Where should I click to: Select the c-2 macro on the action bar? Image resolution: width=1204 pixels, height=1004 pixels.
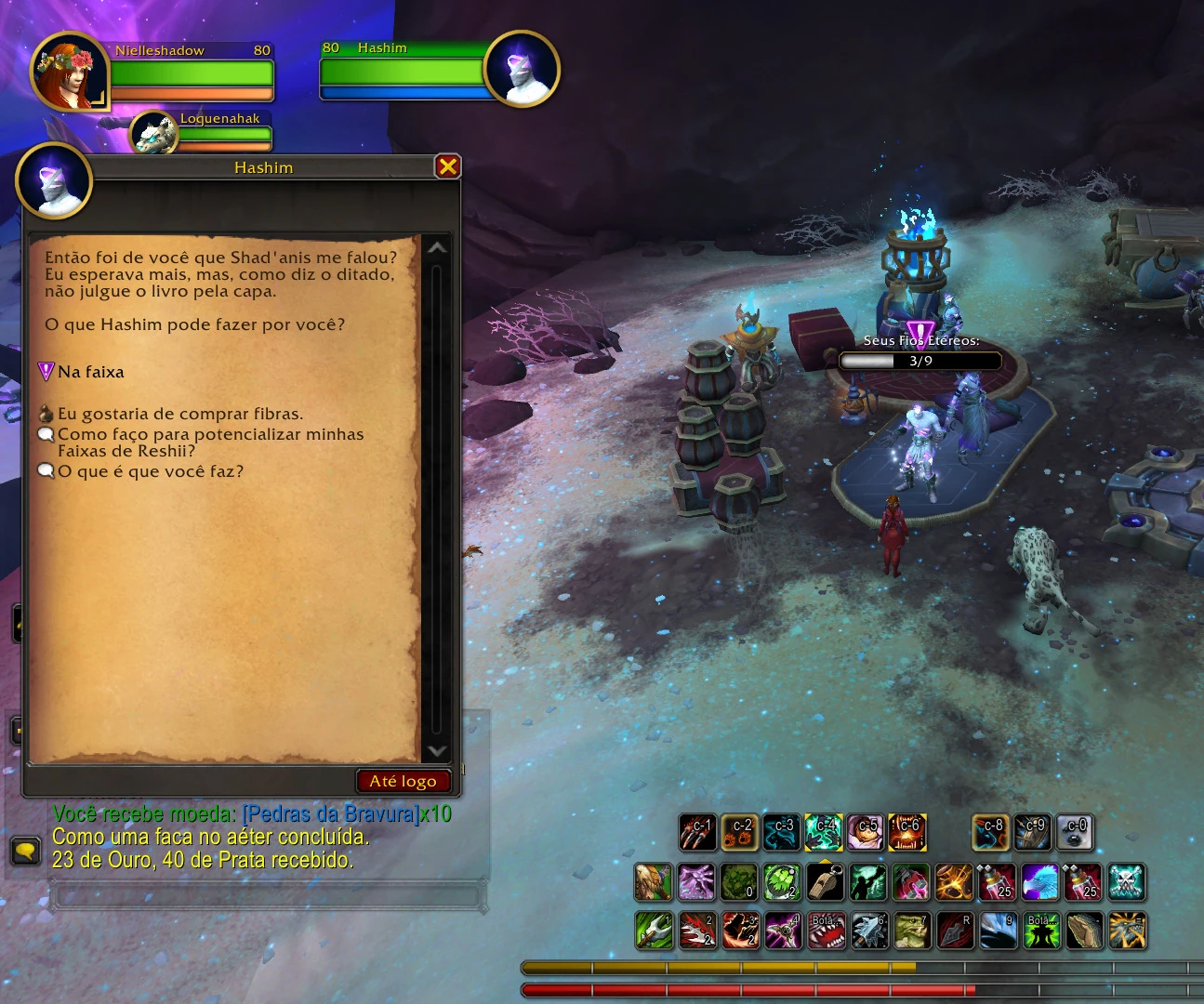[740, 832]
